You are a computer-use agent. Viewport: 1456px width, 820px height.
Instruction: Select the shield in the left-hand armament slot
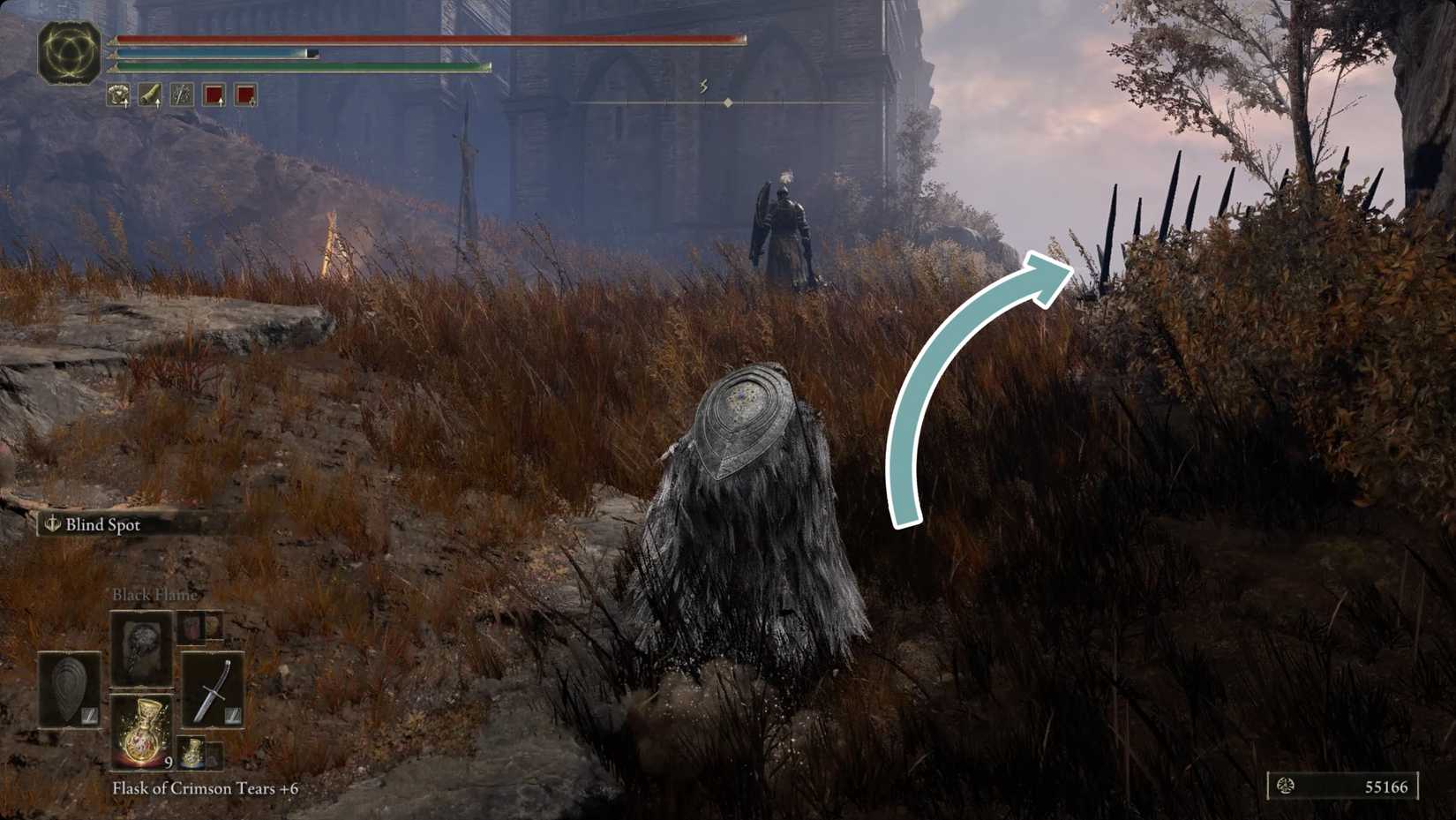(x=68, y=689)
